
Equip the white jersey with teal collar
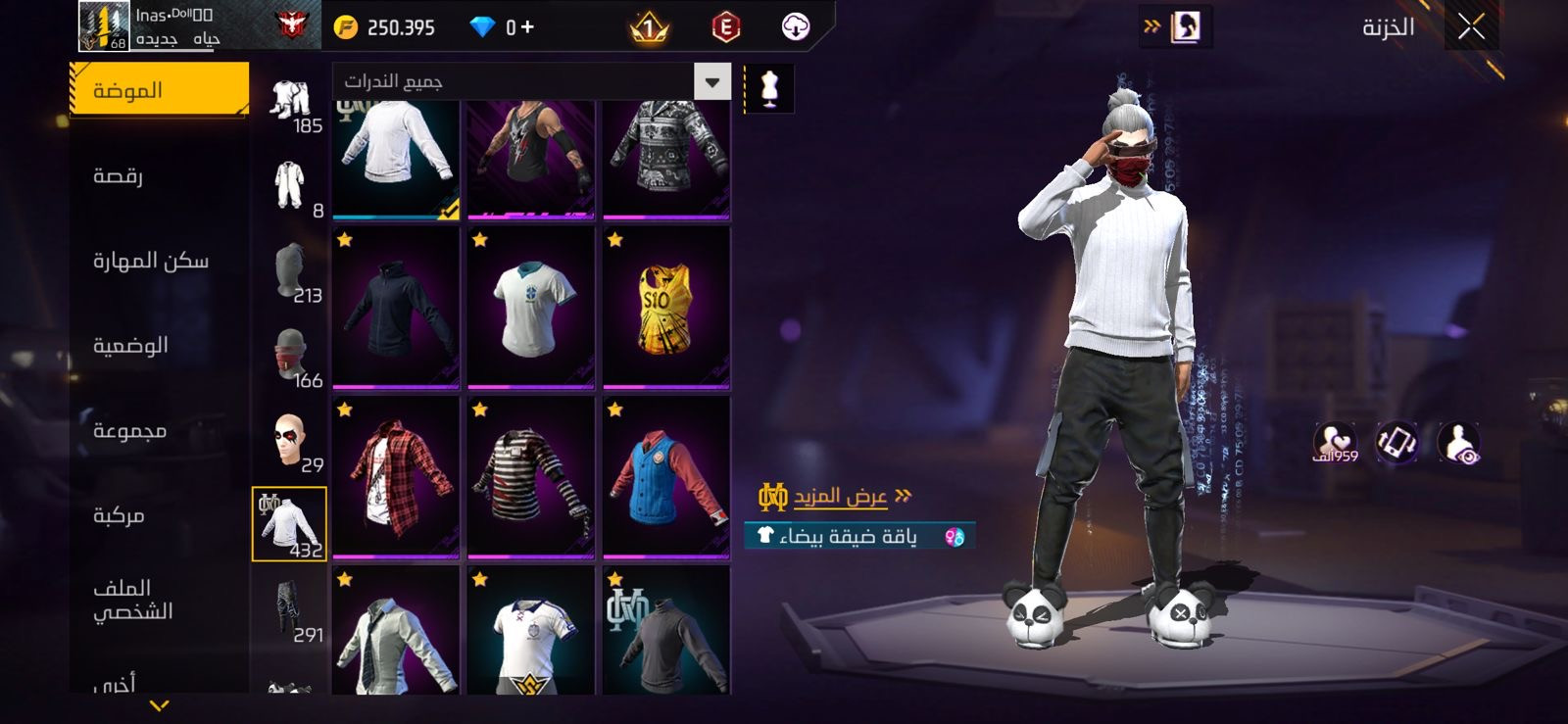point(531,307)
